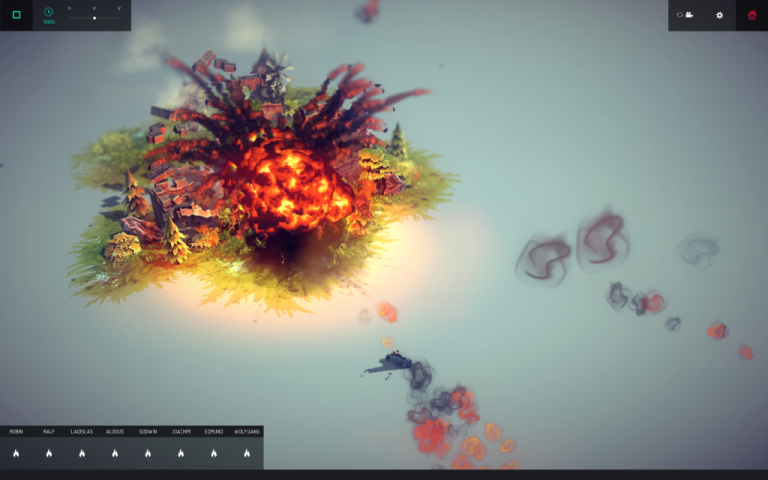The width and height of the screenshot is (768, 480).
Task: Open the settings gear menu
Action: [719, 15]
